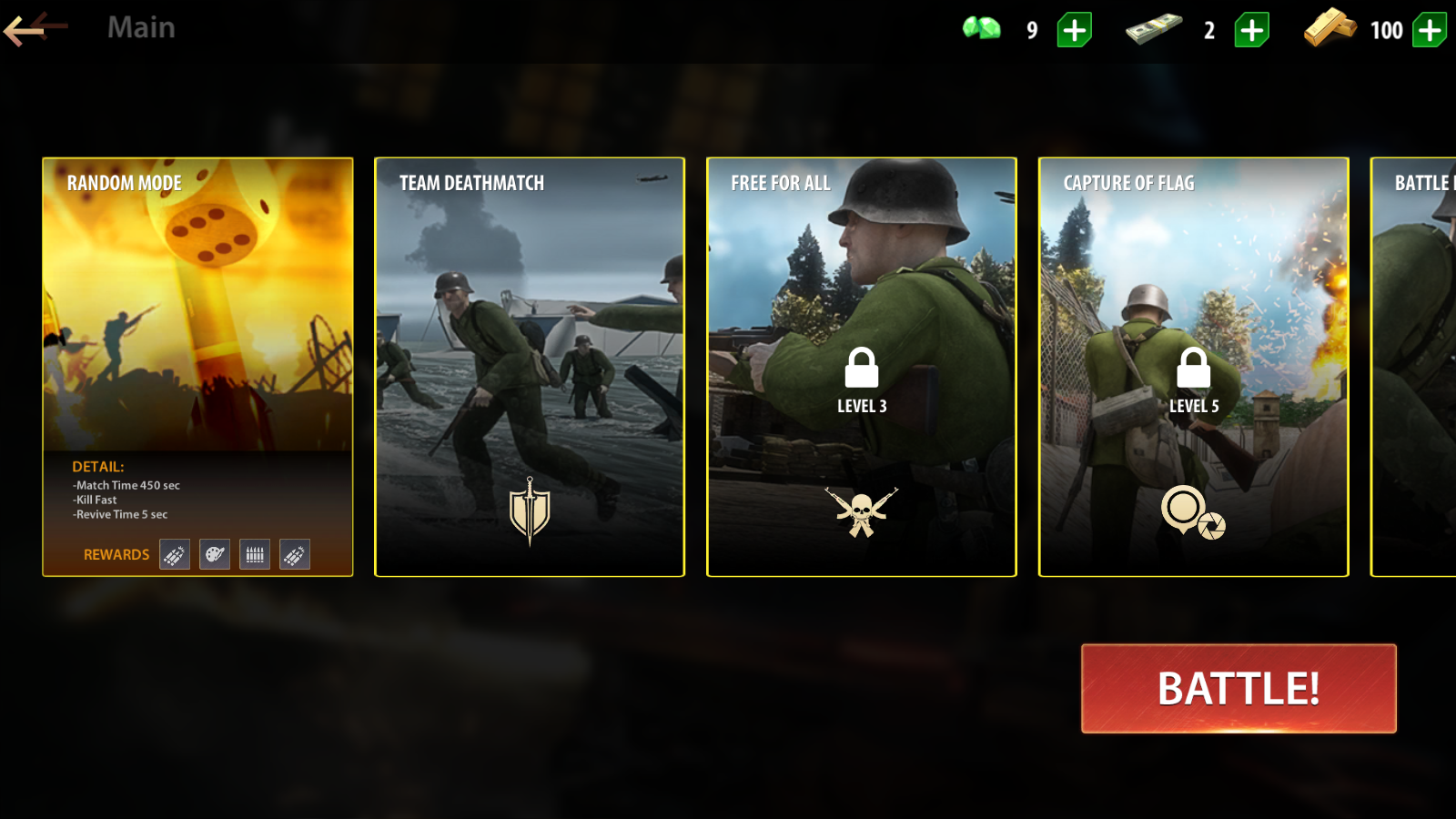Select the locked Free For All card

click(x=861, y=366)
